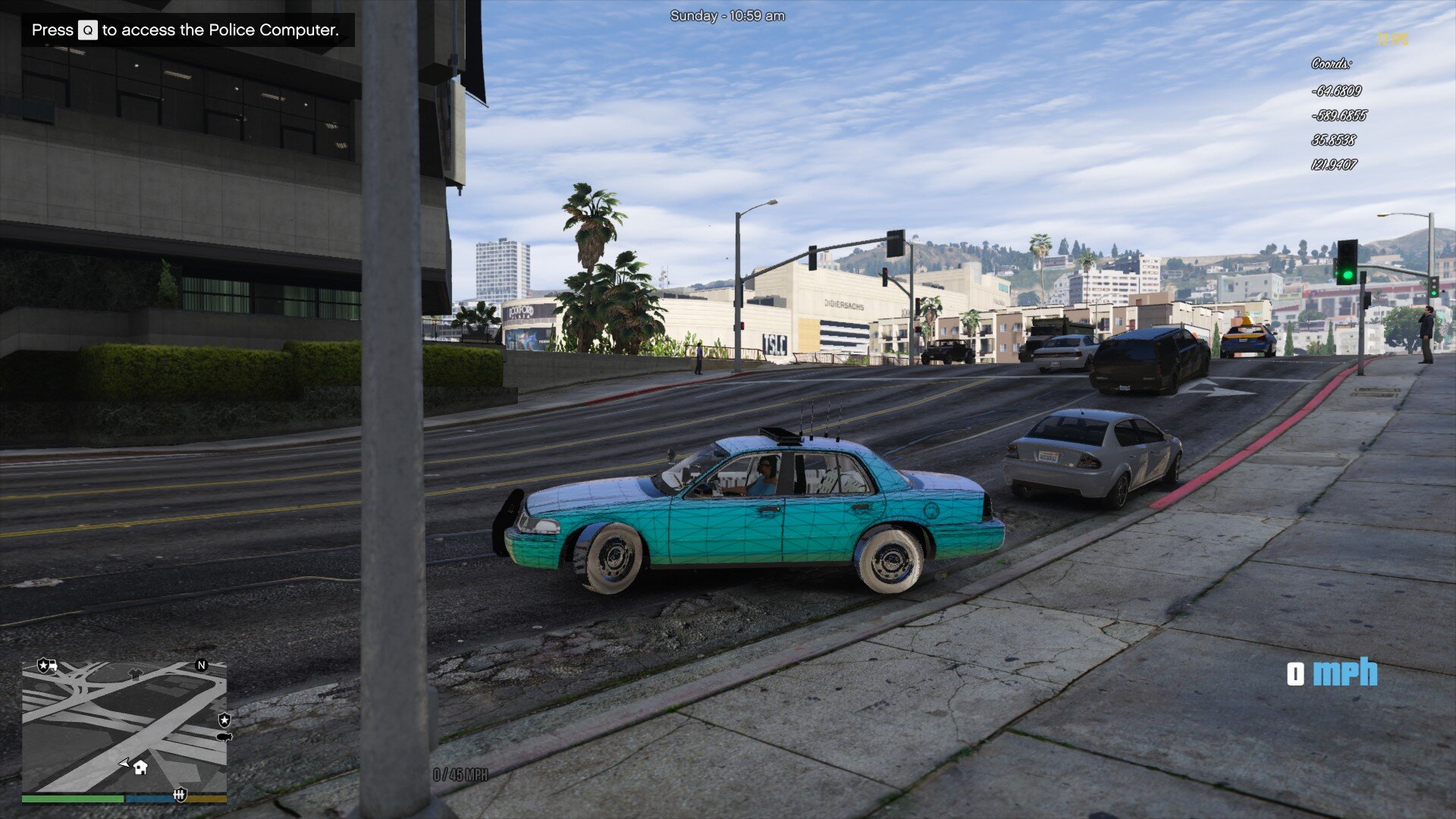Click the north compass indicator on minimap
1456x819 pixels.
tap(202, 665)
